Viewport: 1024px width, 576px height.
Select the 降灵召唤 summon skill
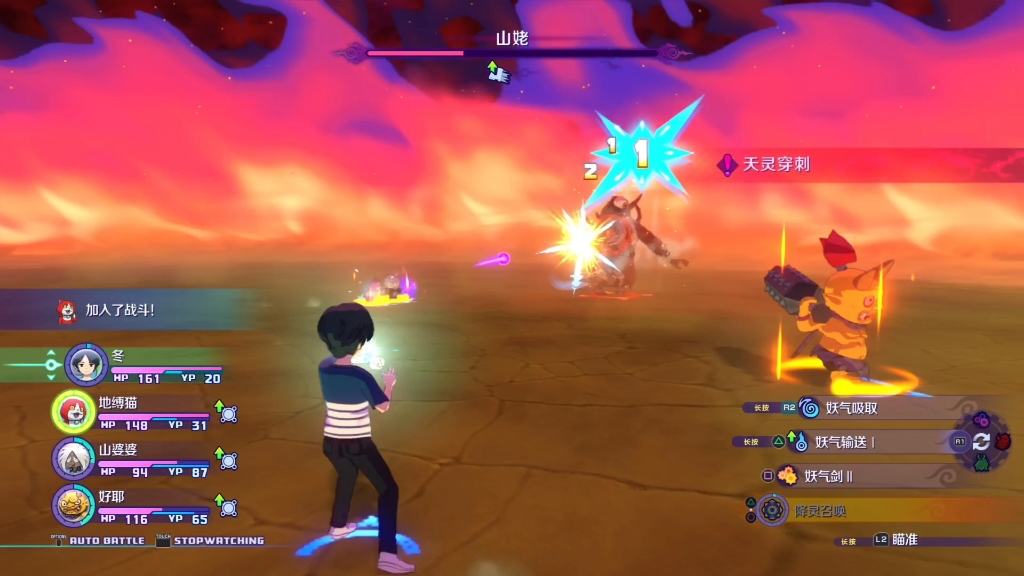[819, 510]
